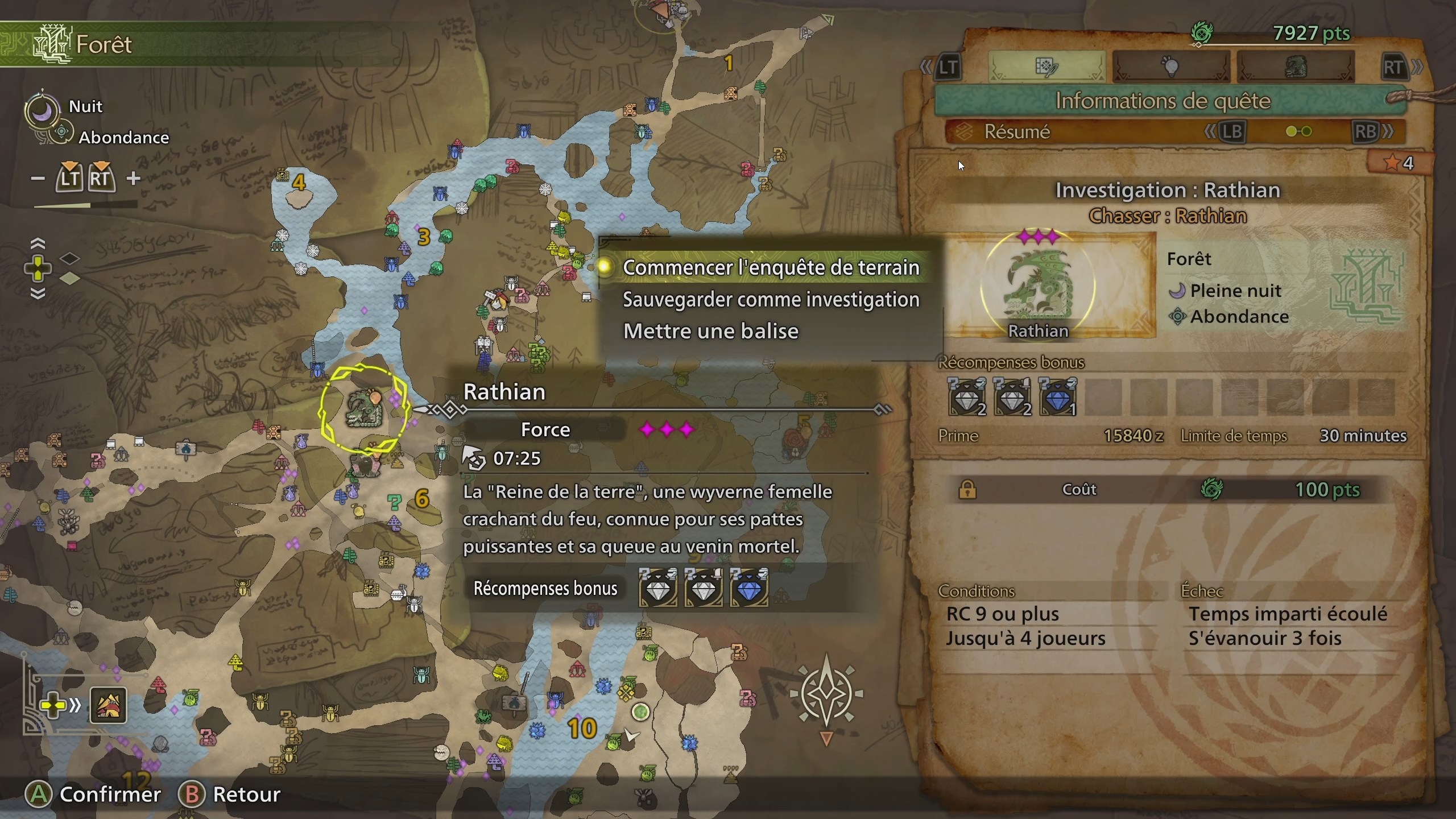Click the moon icon beside Pleine nuit
Image resolution: width=1456 pixels, height=819 pixels.
1178,291
